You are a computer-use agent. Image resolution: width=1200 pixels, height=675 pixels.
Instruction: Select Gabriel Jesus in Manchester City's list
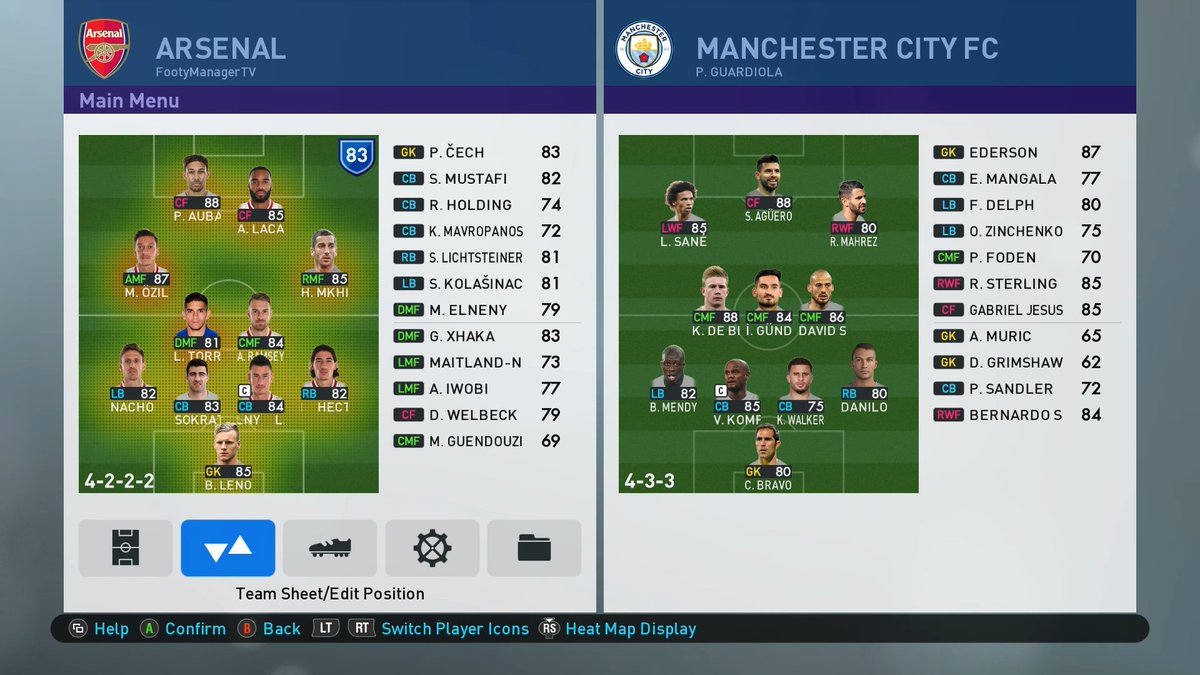click(x=1016, y=310)
